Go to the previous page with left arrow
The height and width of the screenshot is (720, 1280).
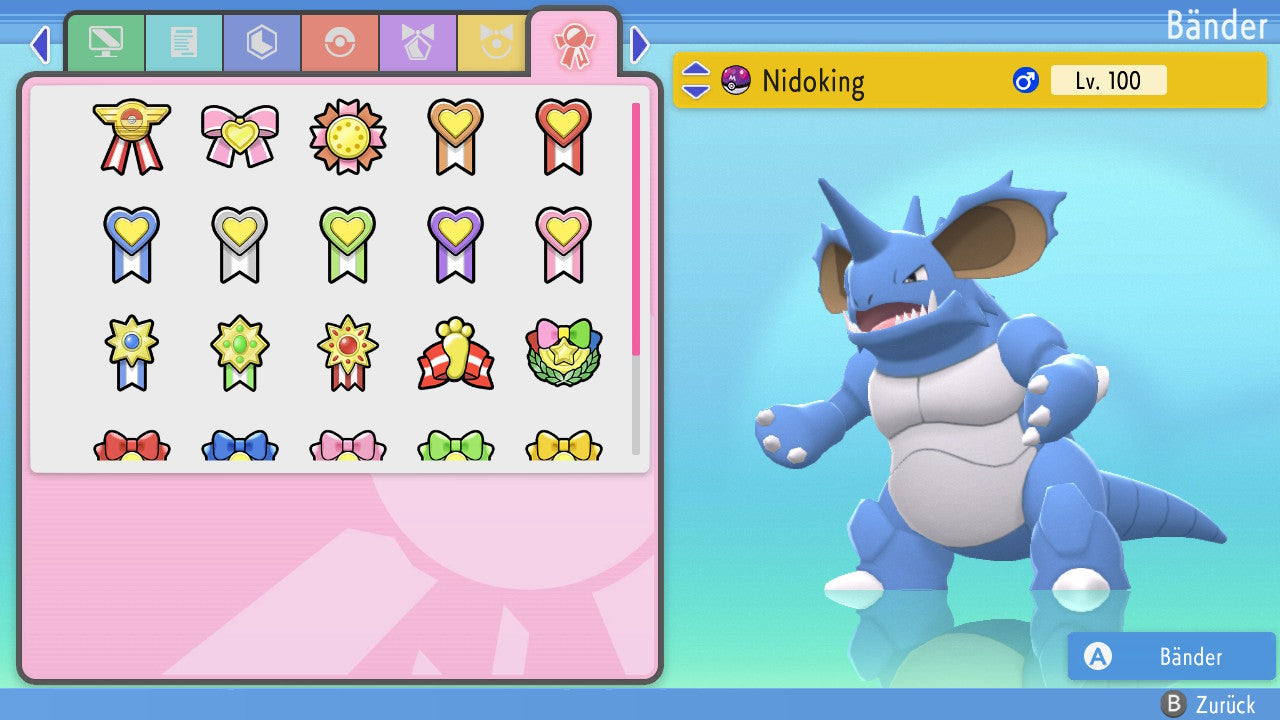(40, 44)
